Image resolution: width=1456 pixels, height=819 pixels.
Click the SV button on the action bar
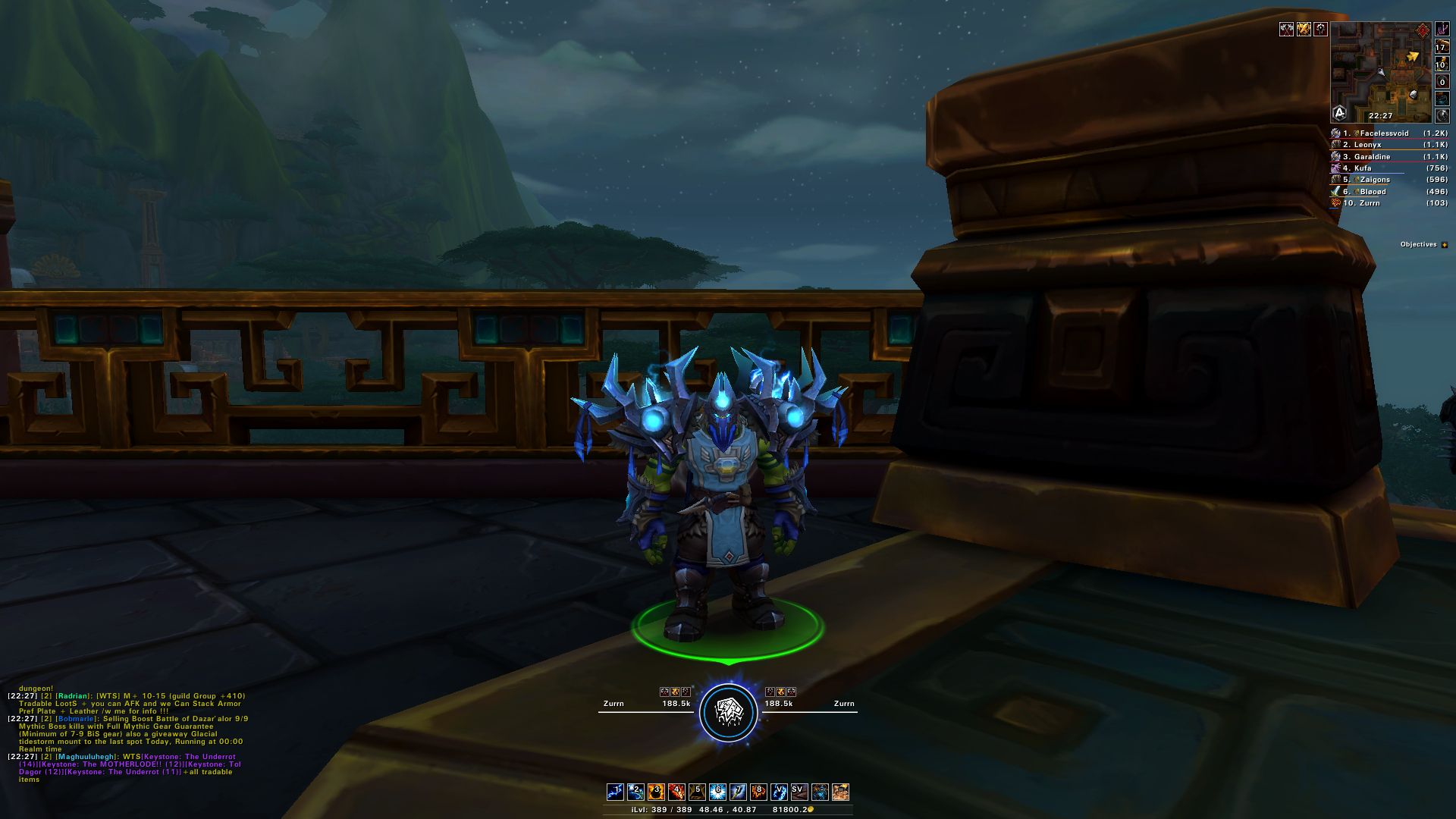(799, 791)
